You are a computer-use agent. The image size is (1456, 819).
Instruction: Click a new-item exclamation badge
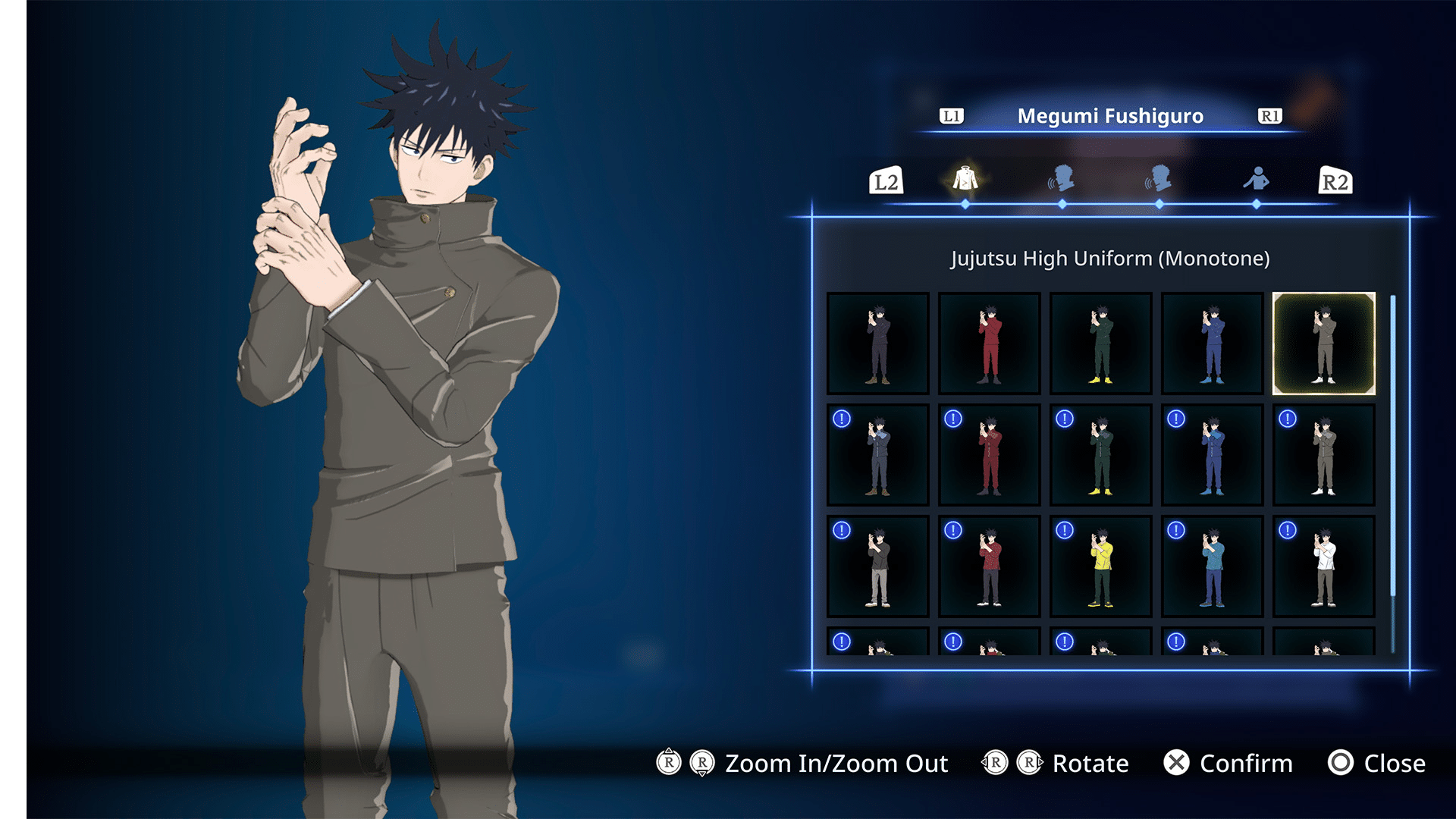click(x=841, y=419)
